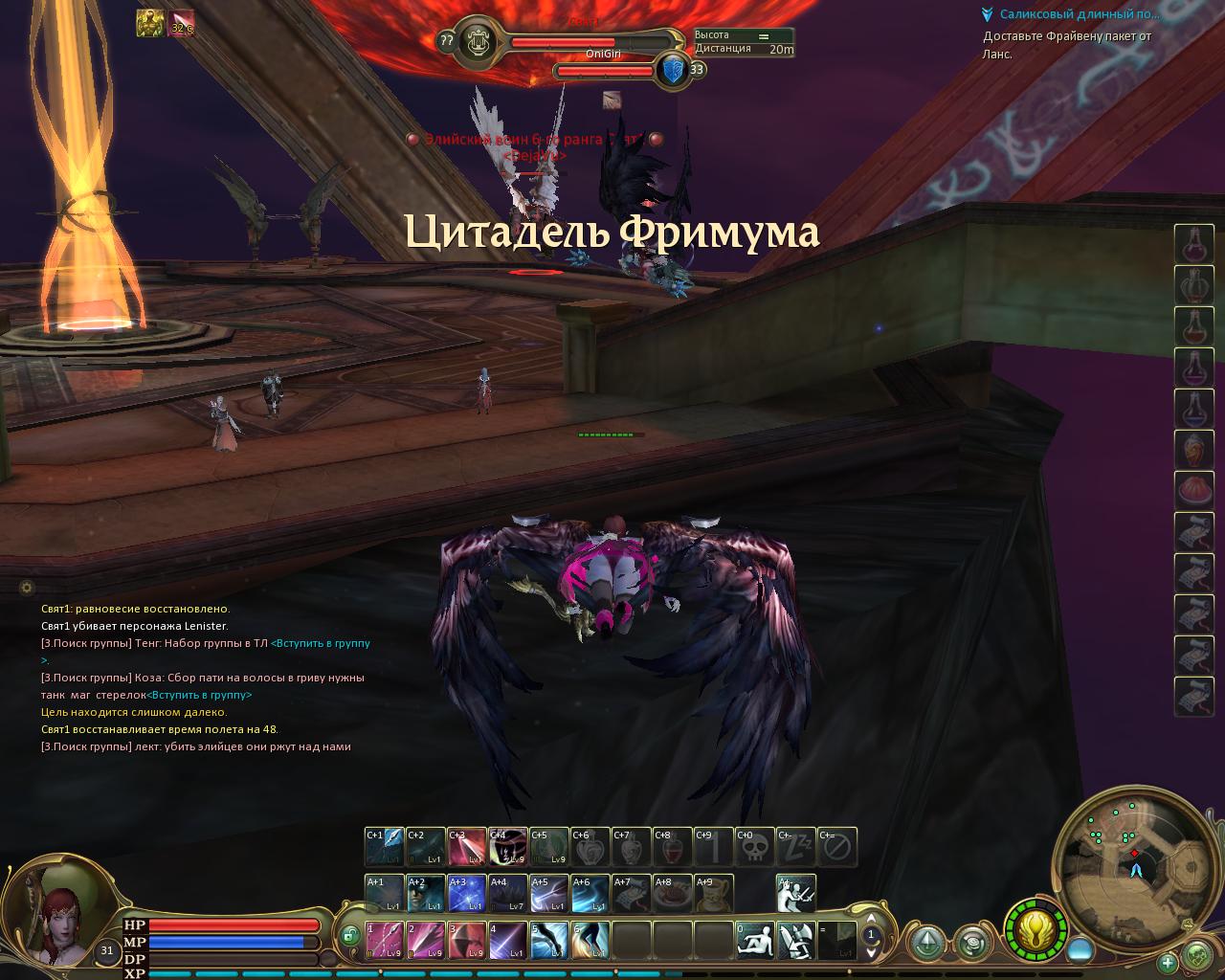Activate the slot 4 purple slash skill

tap(507, 941)
